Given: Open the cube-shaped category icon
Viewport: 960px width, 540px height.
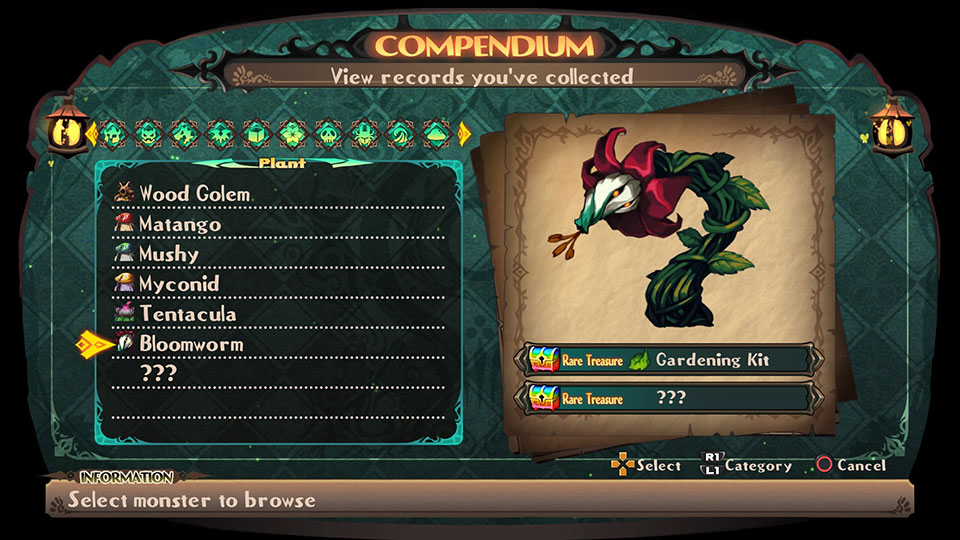Looking at the screenshot, I should click(255, 132).
